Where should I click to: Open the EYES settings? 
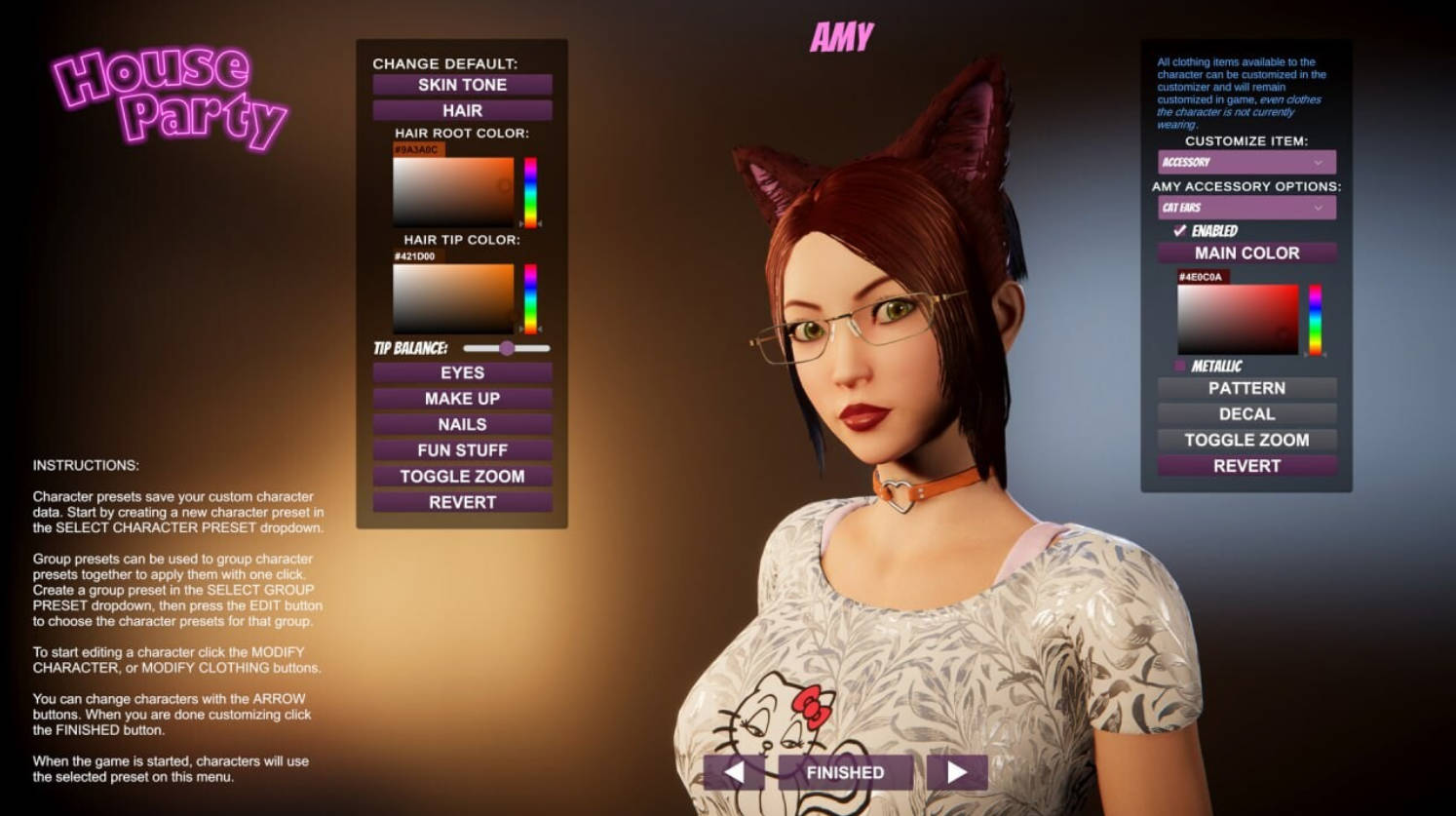pyautogui.click(x=462, y=372)
